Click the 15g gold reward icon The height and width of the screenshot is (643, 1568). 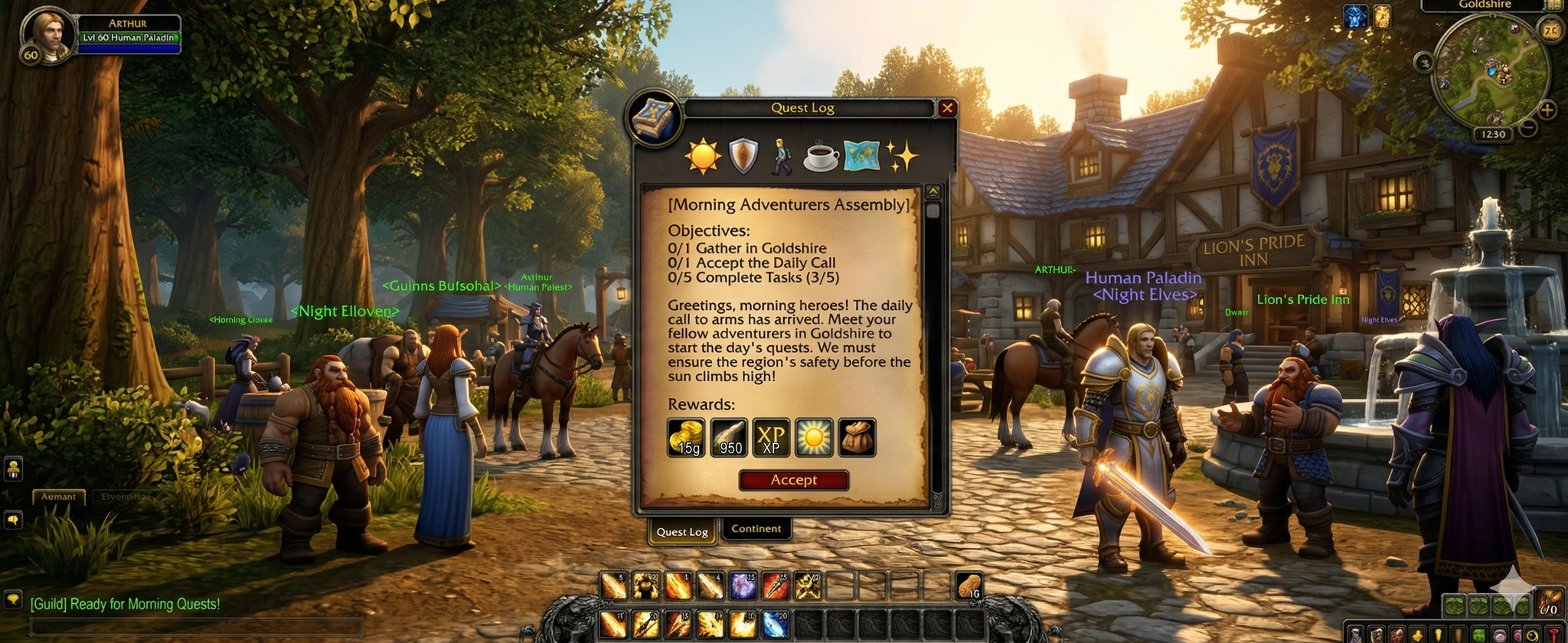coord(686,438)
